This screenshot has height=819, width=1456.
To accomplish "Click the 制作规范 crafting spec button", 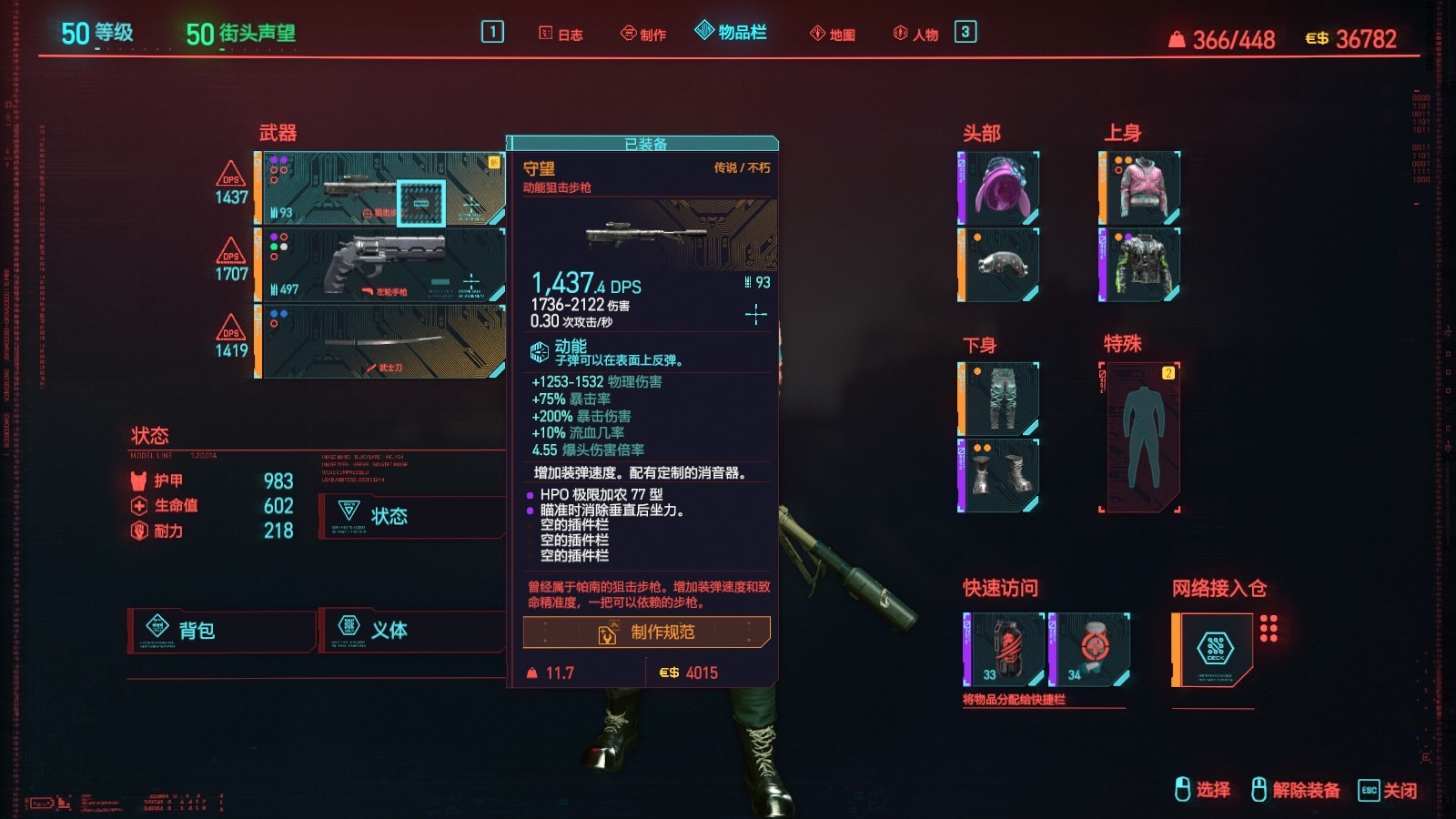I will (x=646, y=632).
